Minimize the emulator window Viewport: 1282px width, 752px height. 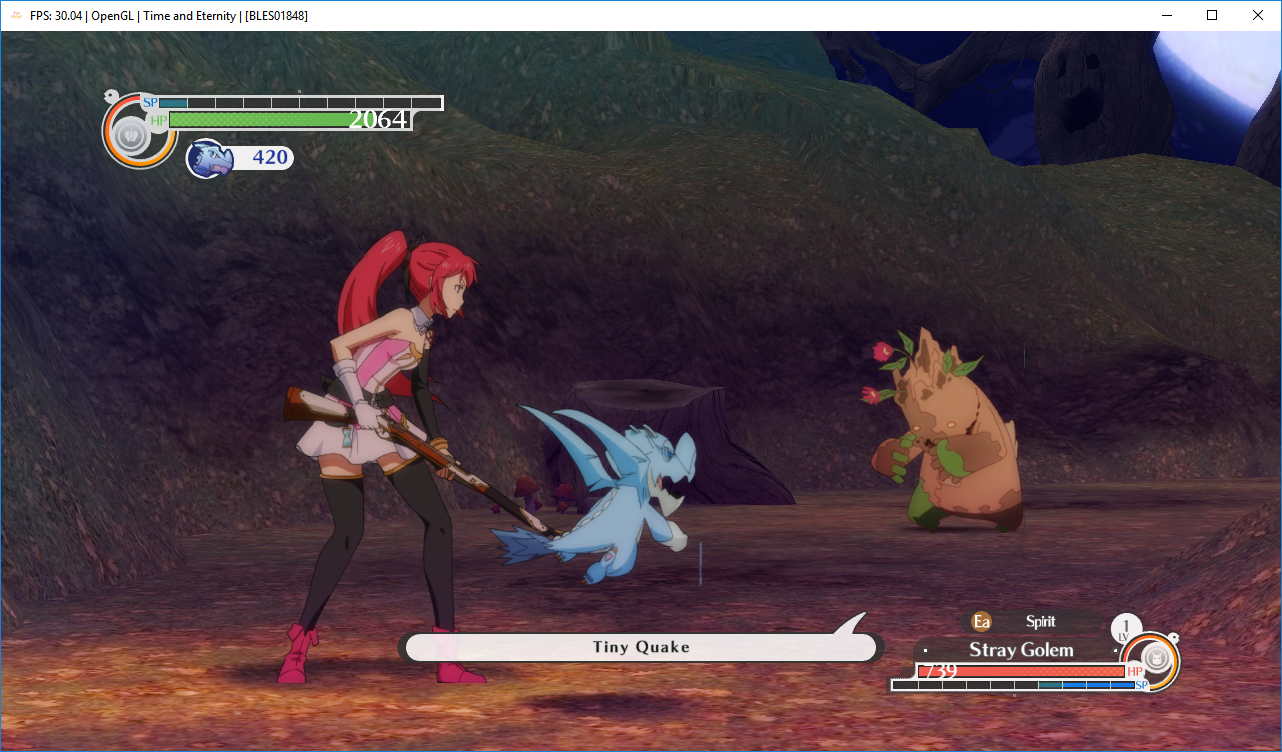pyautogui.click(x=1165, y=15)
